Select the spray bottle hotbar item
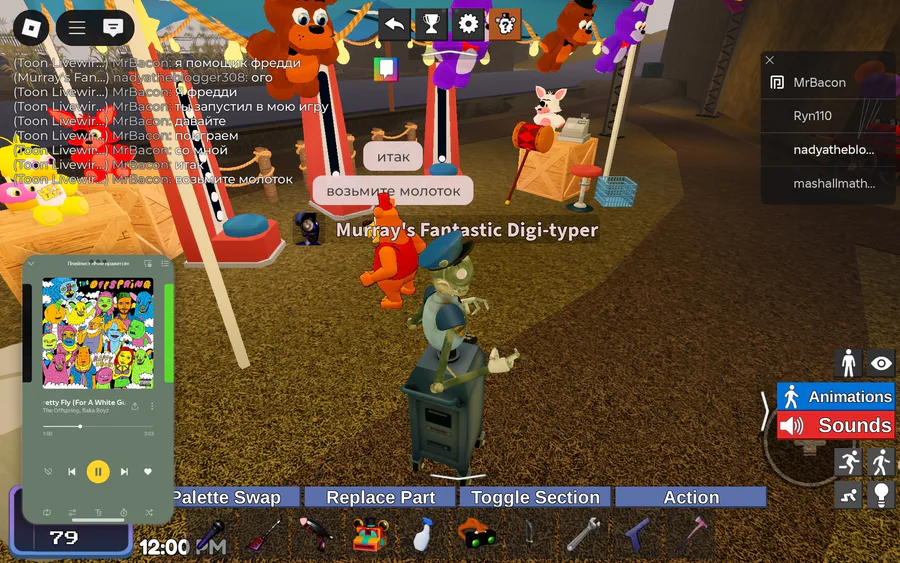Screen dimensions: 900x563 (x=423, y=537)
